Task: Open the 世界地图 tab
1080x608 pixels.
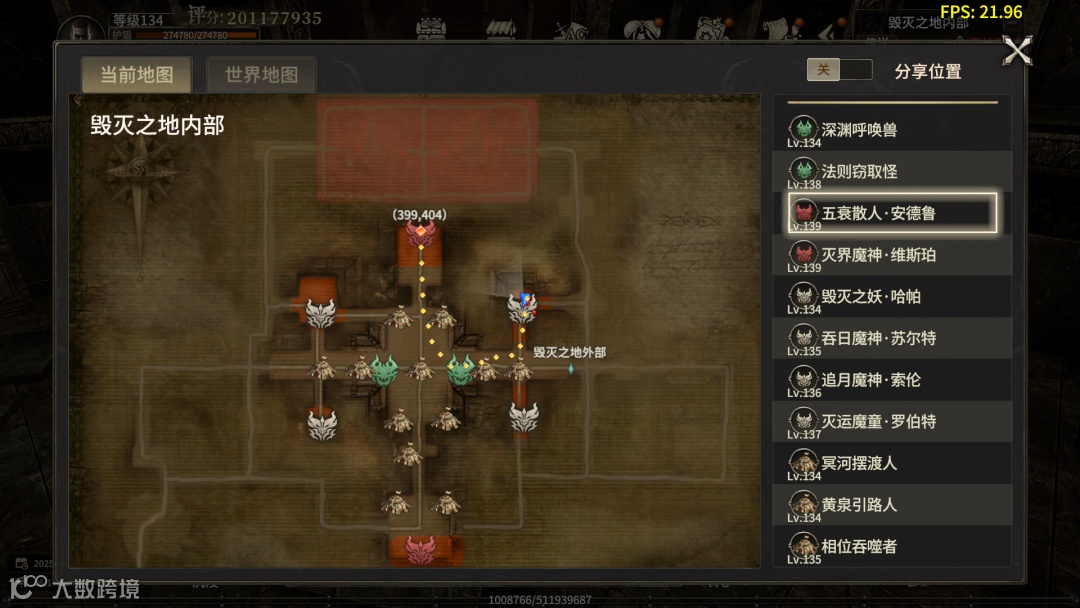Action: [x=261, y=75]
